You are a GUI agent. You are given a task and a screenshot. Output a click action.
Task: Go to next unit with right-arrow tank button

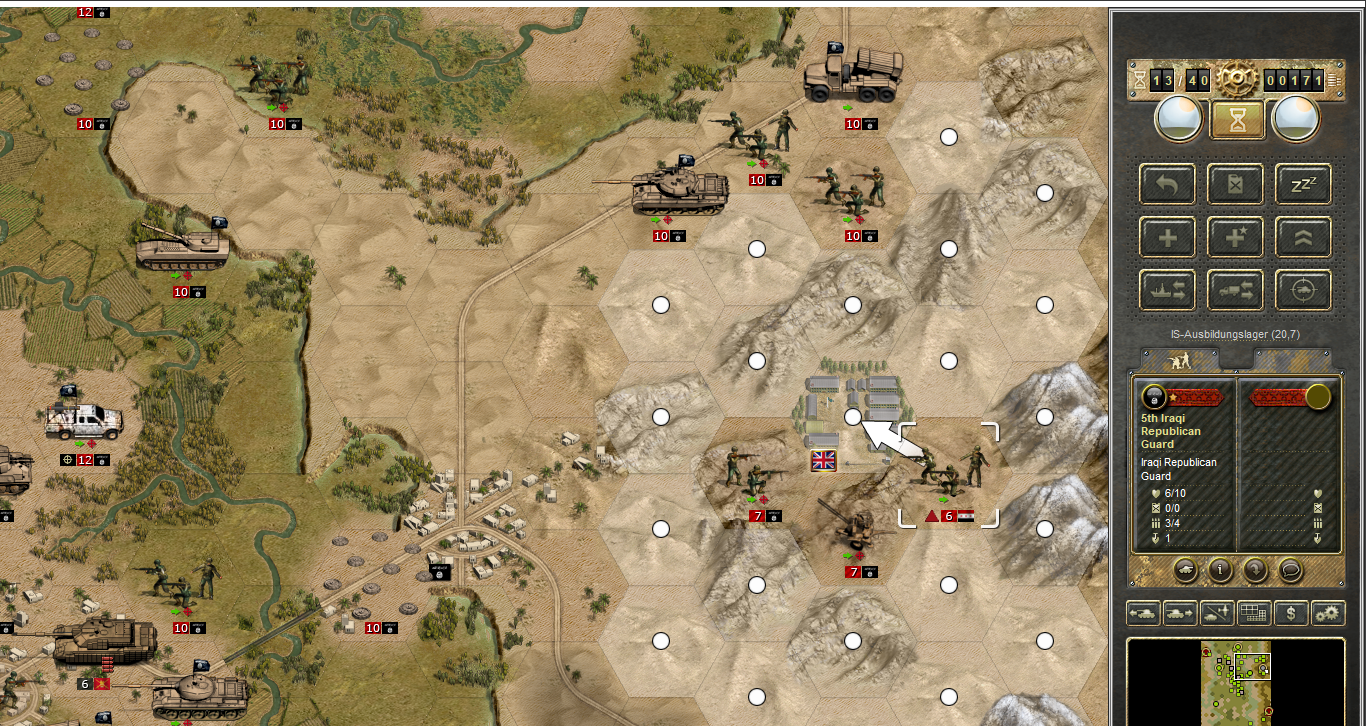point(1181,613)
